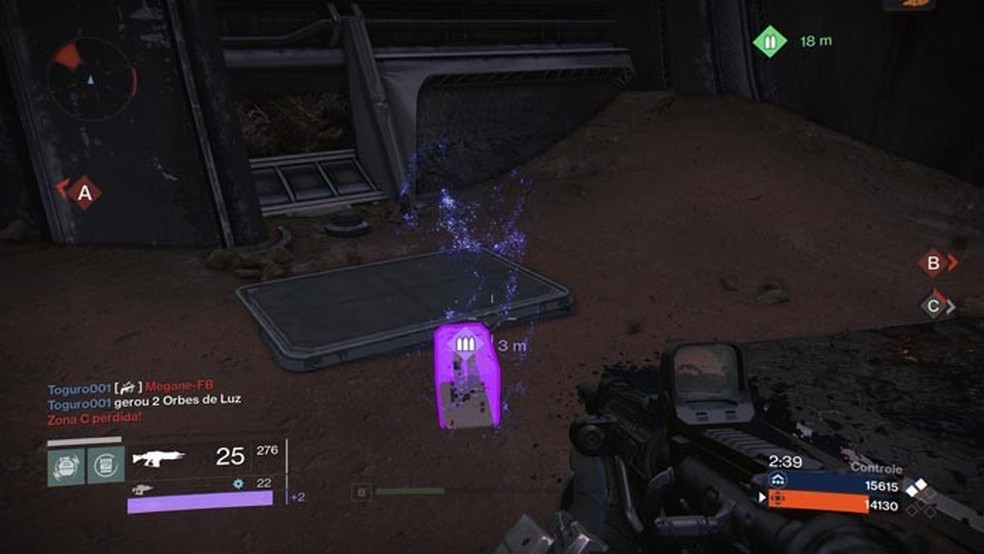Click the circular radar display
This screenshot has width=984, height=554.
92,76
